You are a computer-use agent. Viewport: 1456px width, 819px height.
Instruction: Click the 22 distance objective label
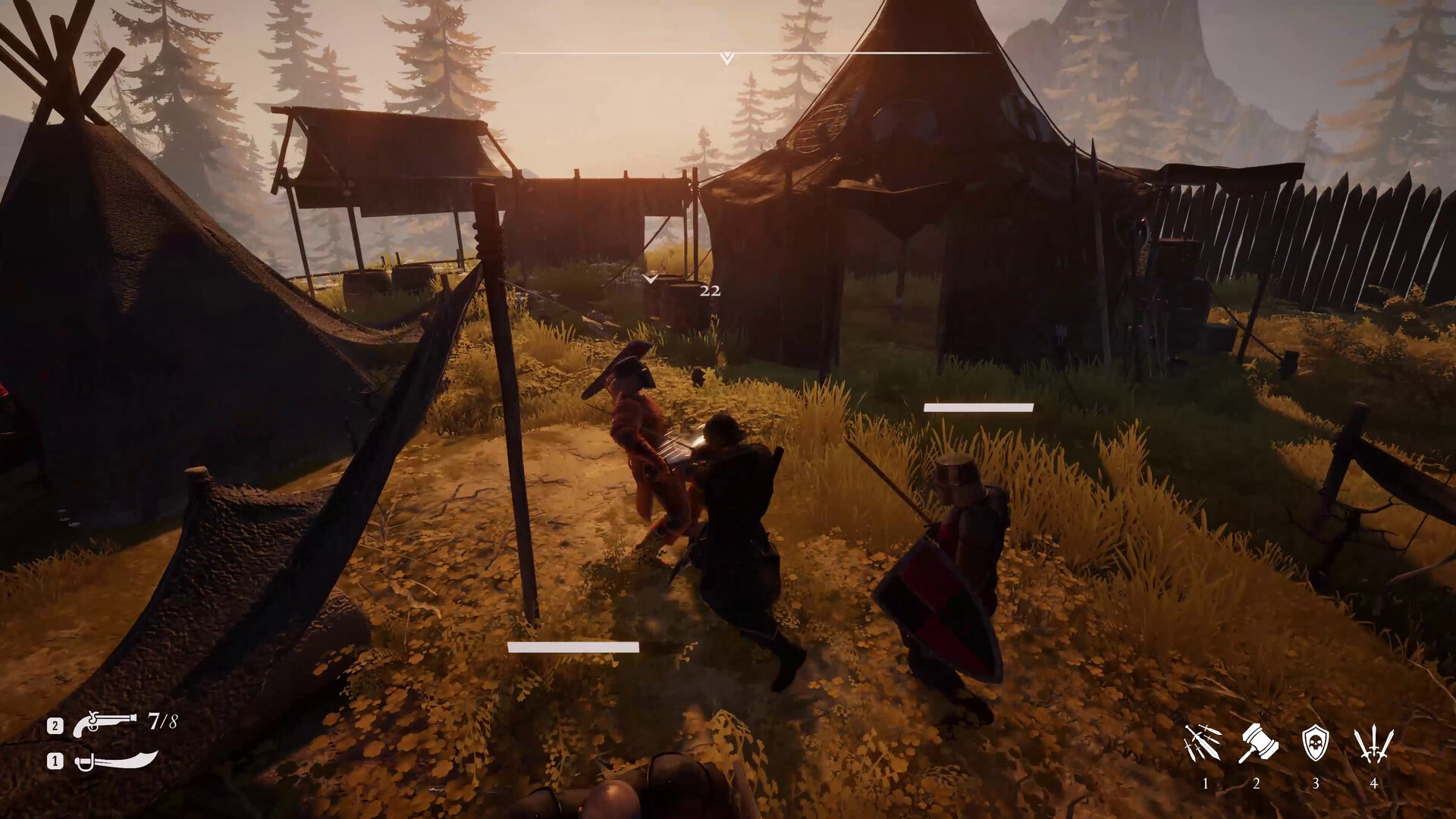point(709,291)
